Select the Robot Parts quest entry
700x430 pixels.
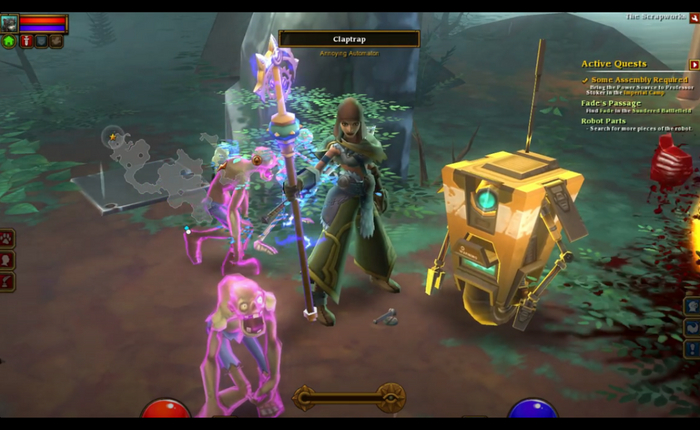tap(603, 121)
